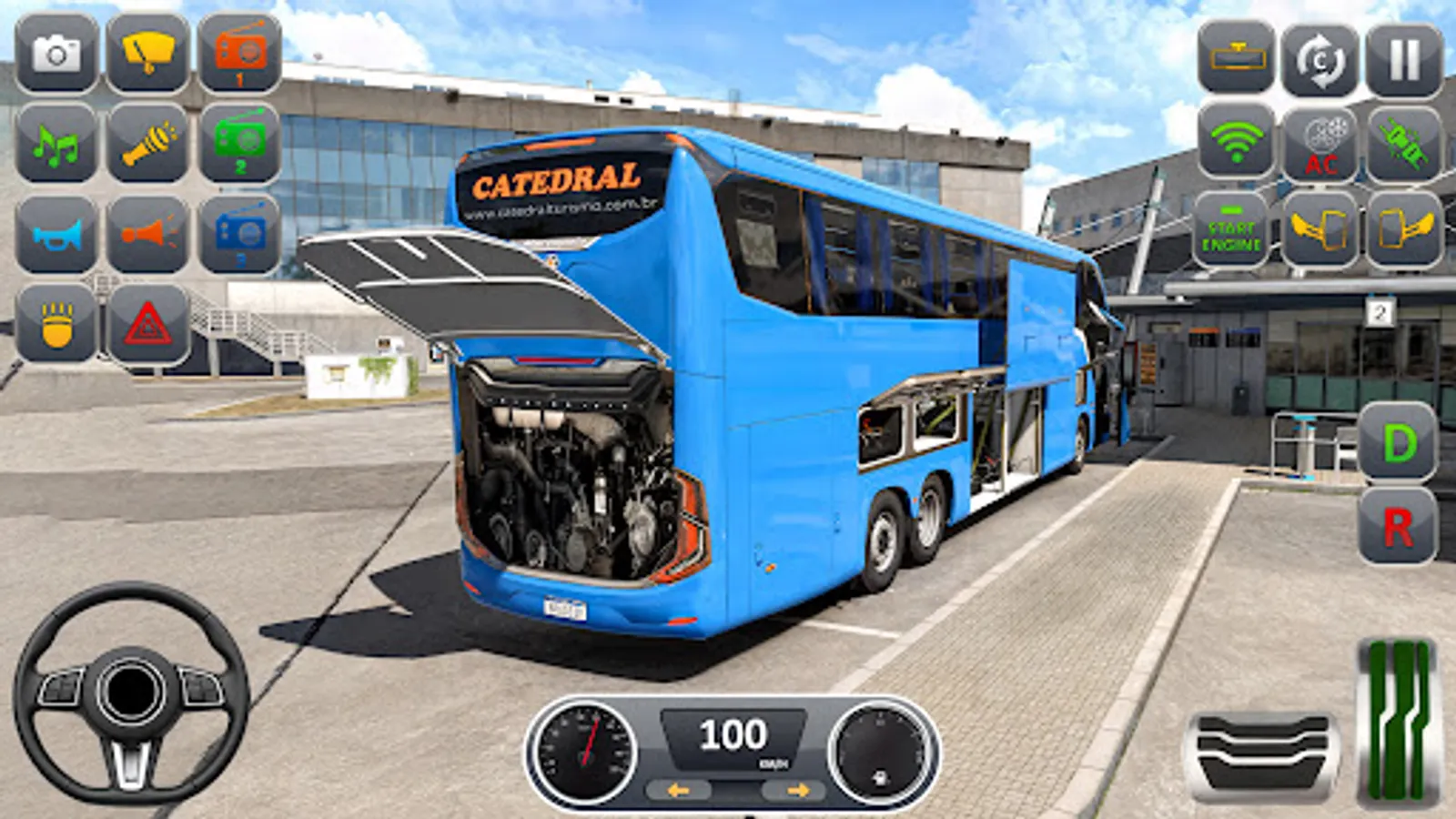Select Radio 3
Screen dimensions: 1456x819
238,235
